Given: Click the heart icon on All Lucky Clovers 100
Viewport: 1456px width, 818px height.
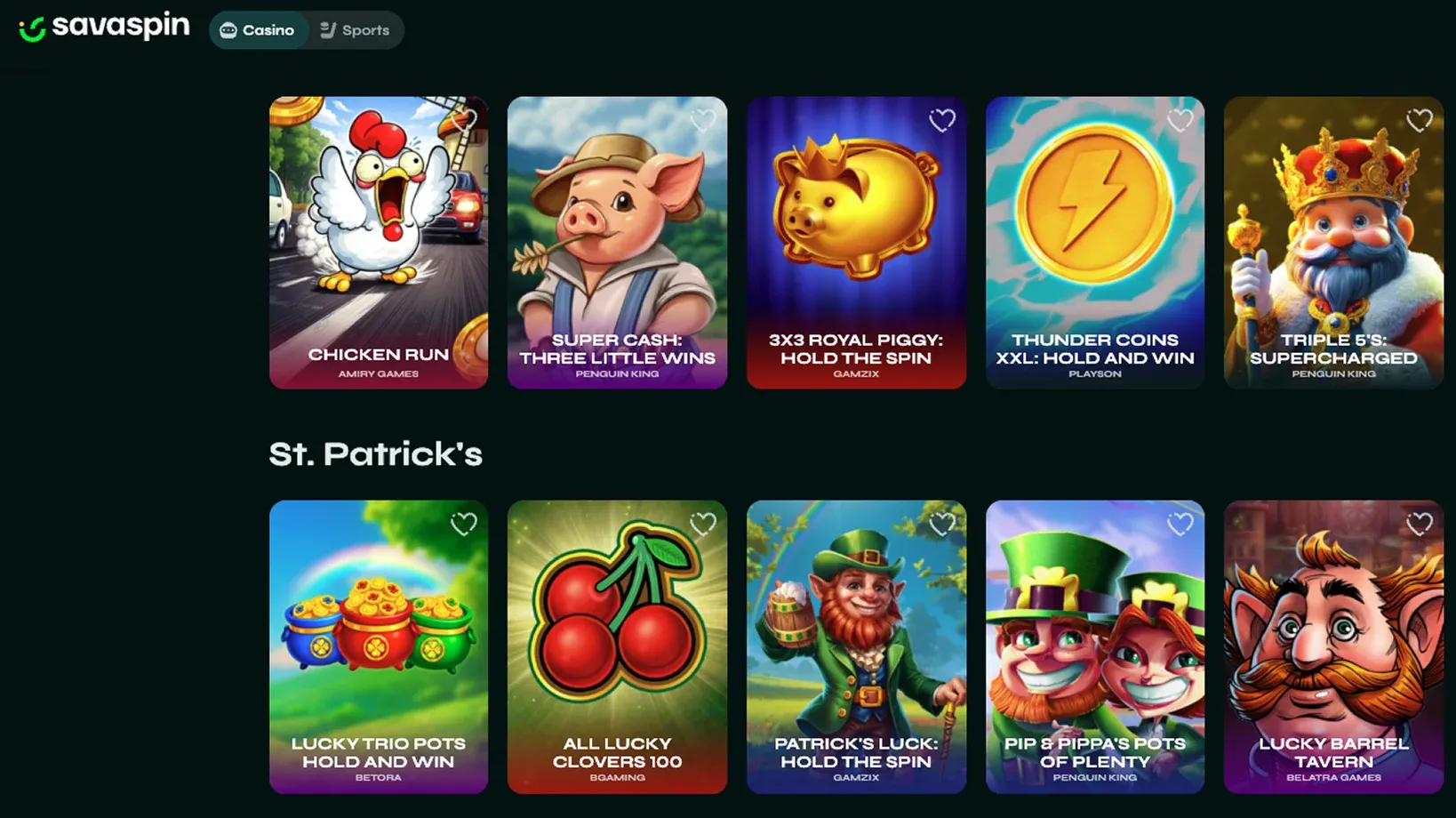Looking at the screenshot, I should coord(703,525).
